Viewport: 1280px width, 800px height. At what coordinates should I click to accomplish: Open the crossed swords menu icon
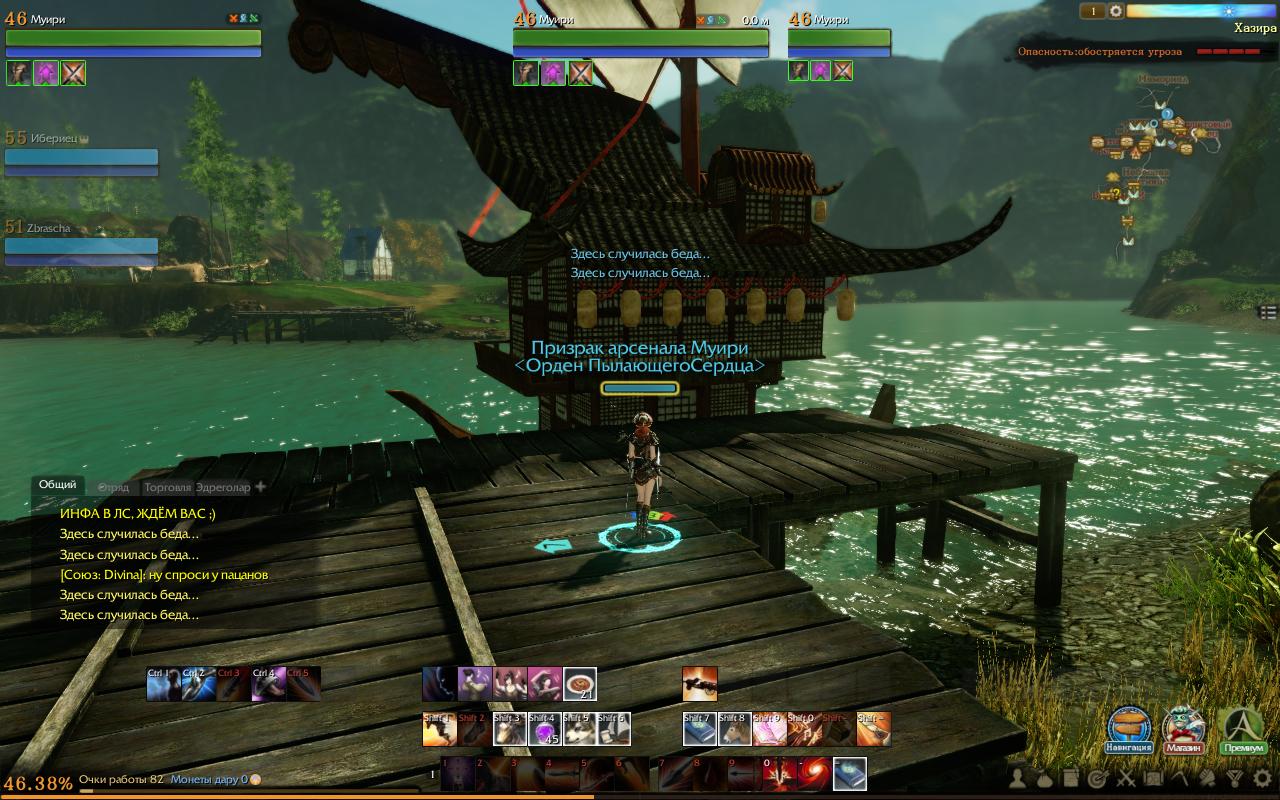pos(1126,778)
